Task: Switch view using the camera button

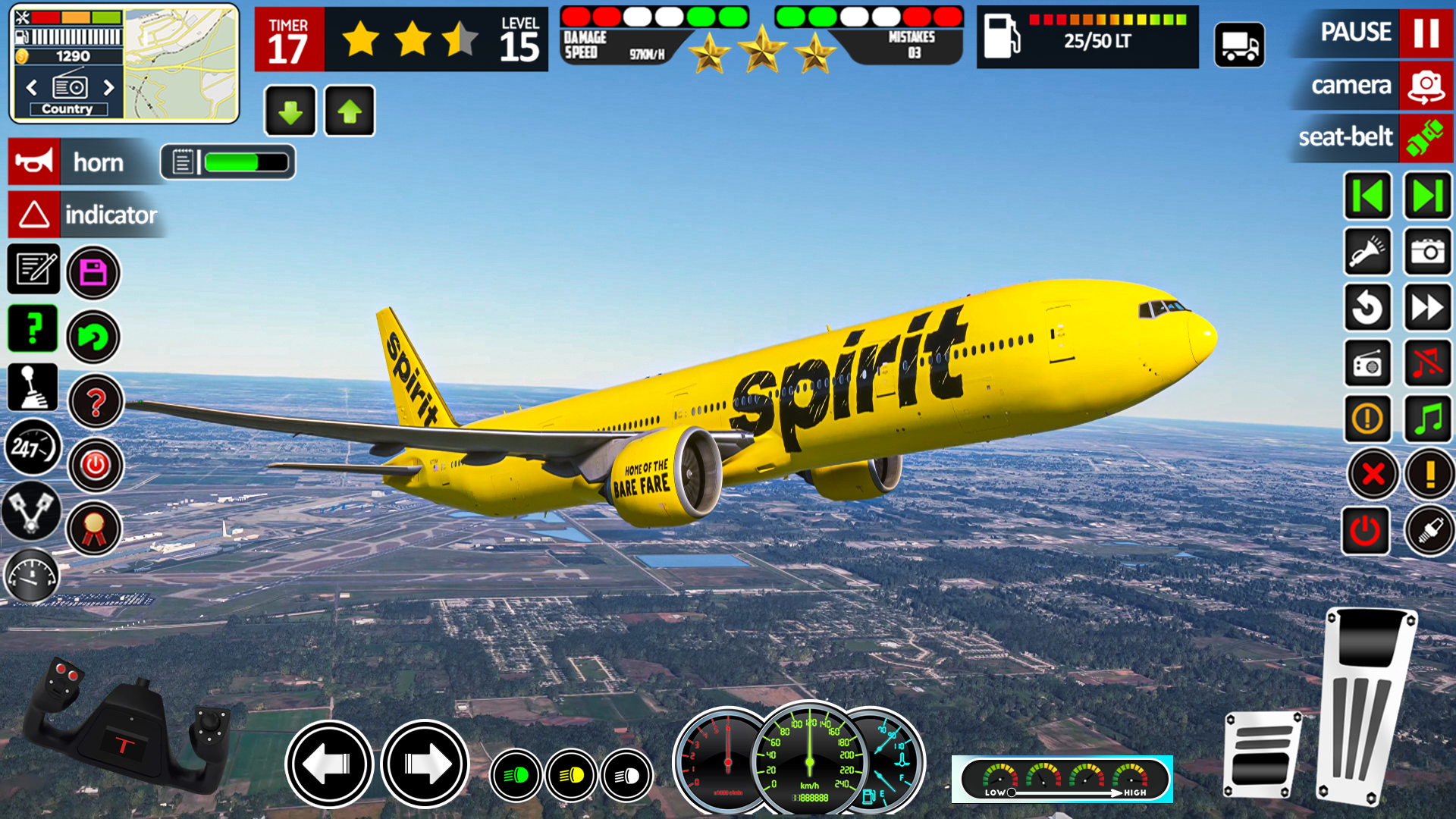Action: 1426,86
